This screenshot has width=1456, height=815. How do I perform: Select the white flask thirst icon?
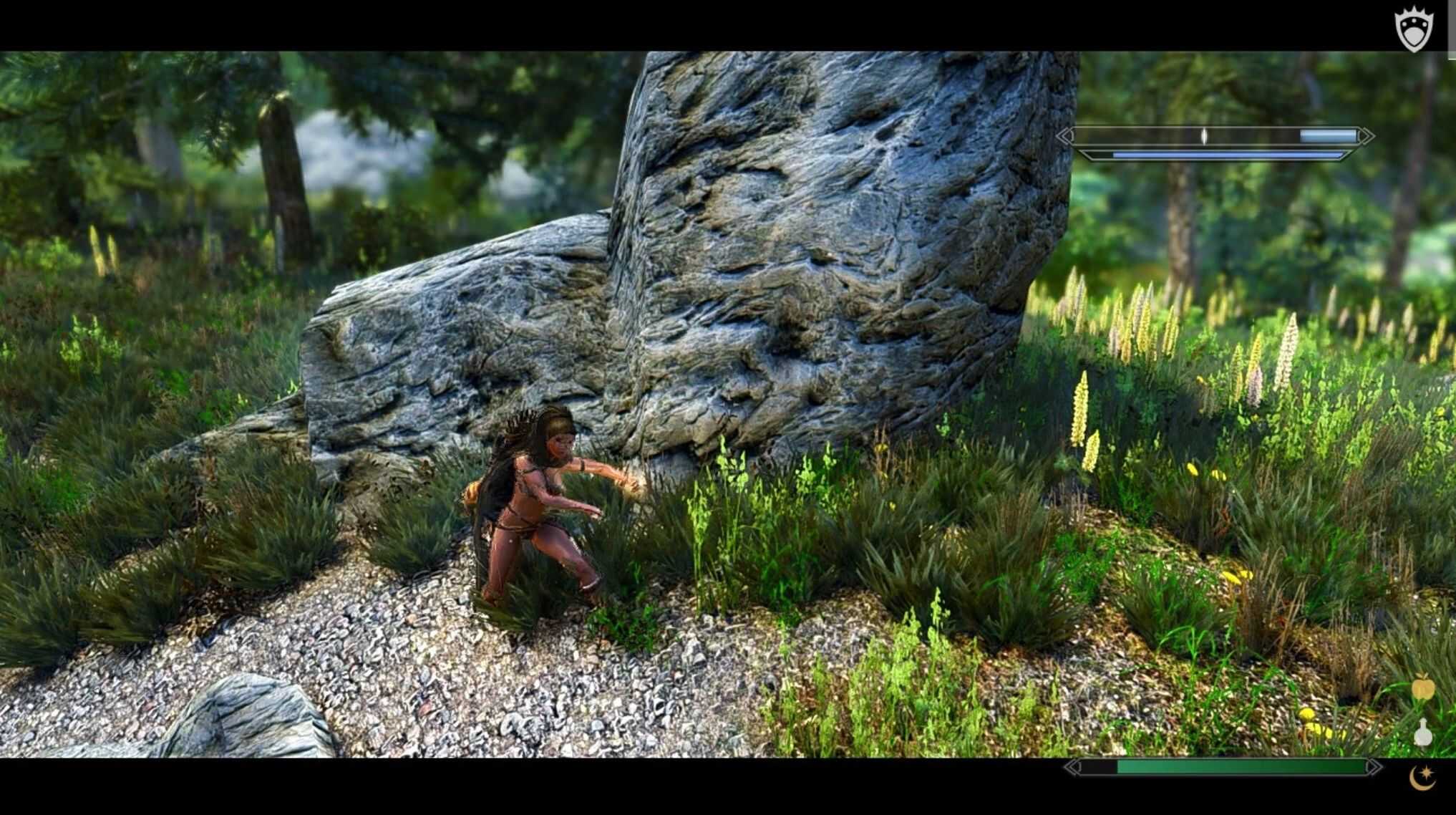1422,732
